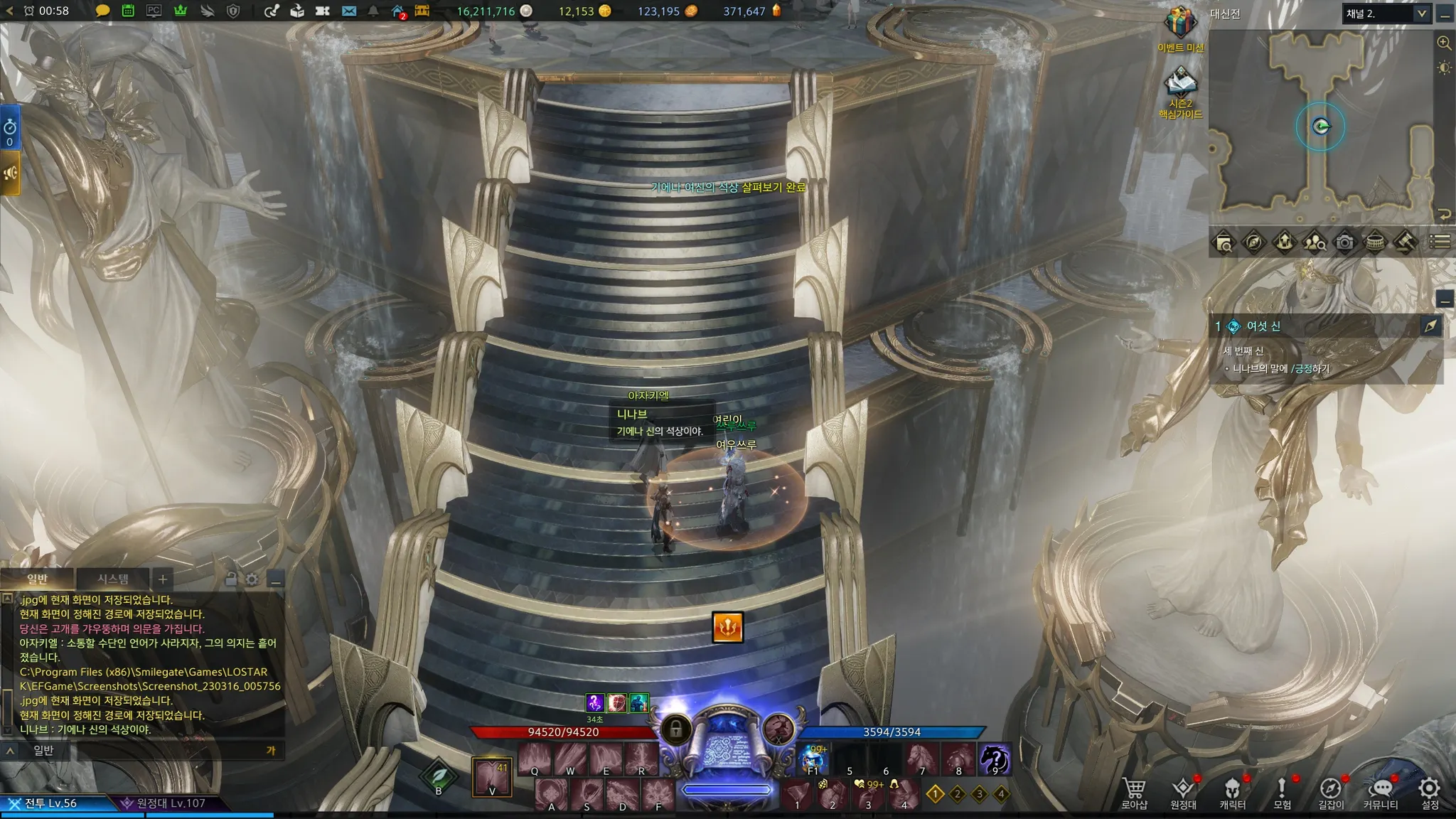
Task: Select the 일반 chat tab
Action: (37, 579)
